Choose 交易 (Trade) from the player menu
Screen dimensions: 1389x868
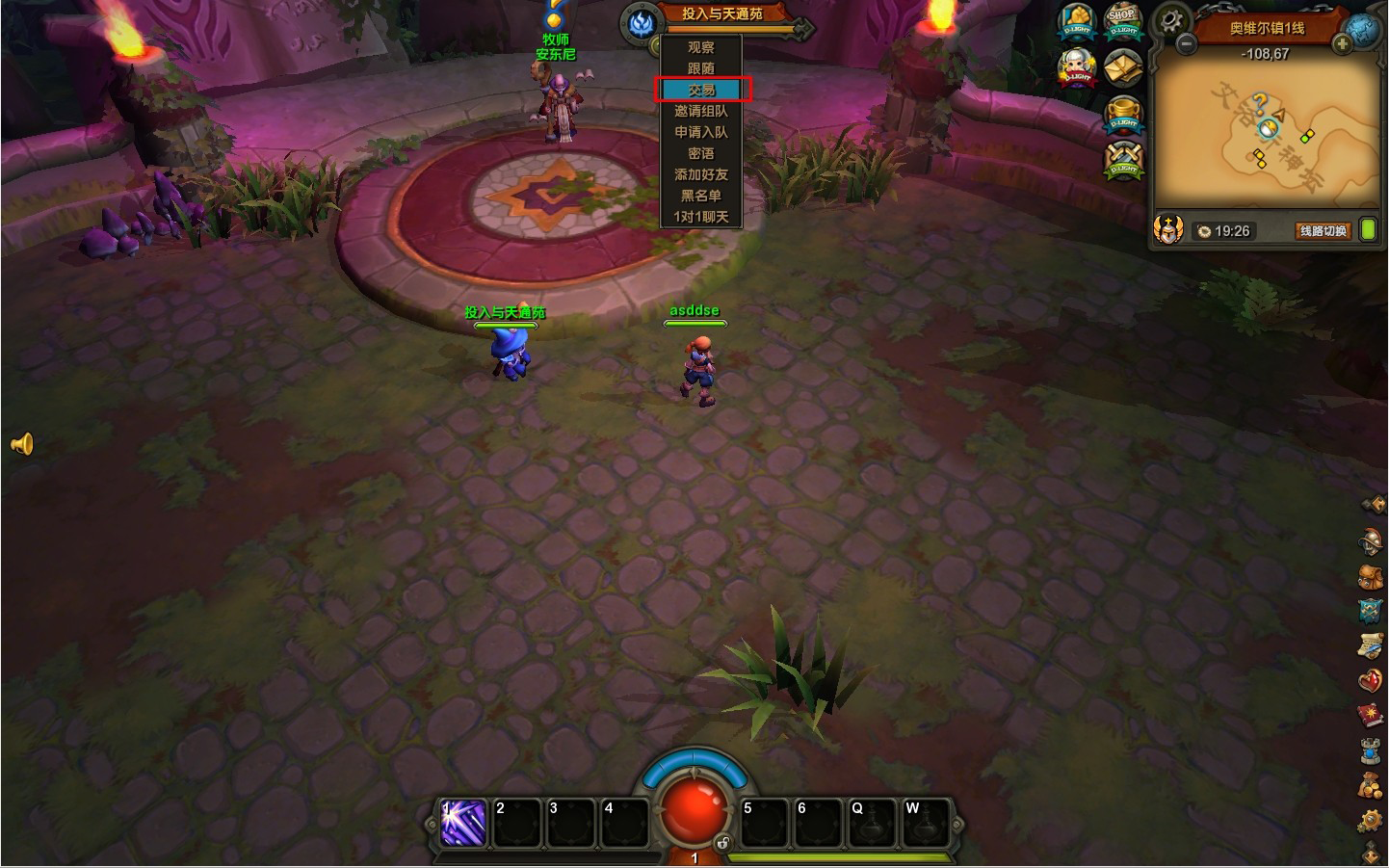point(701,90)
